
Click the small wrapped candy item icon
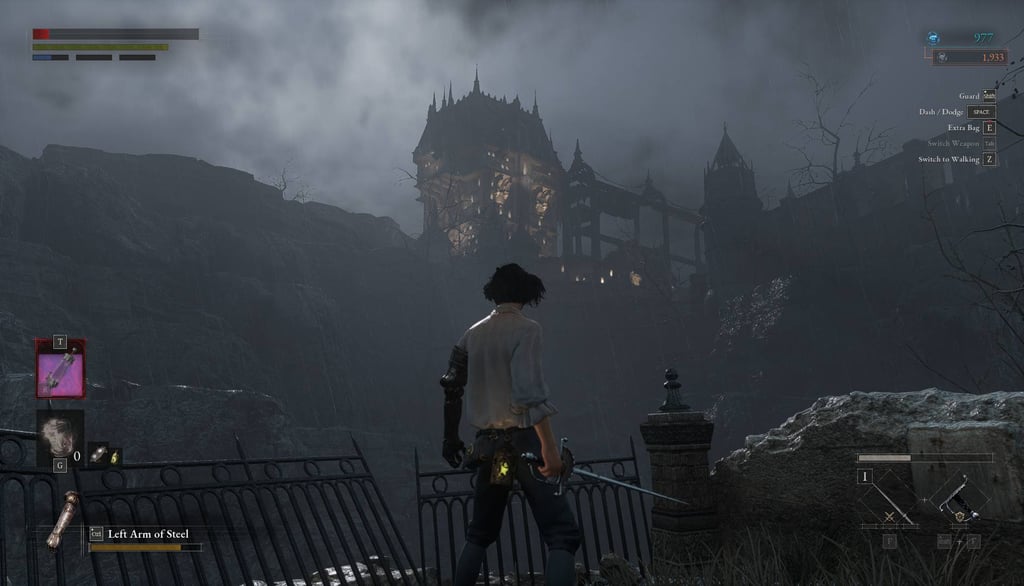[96, 454]
